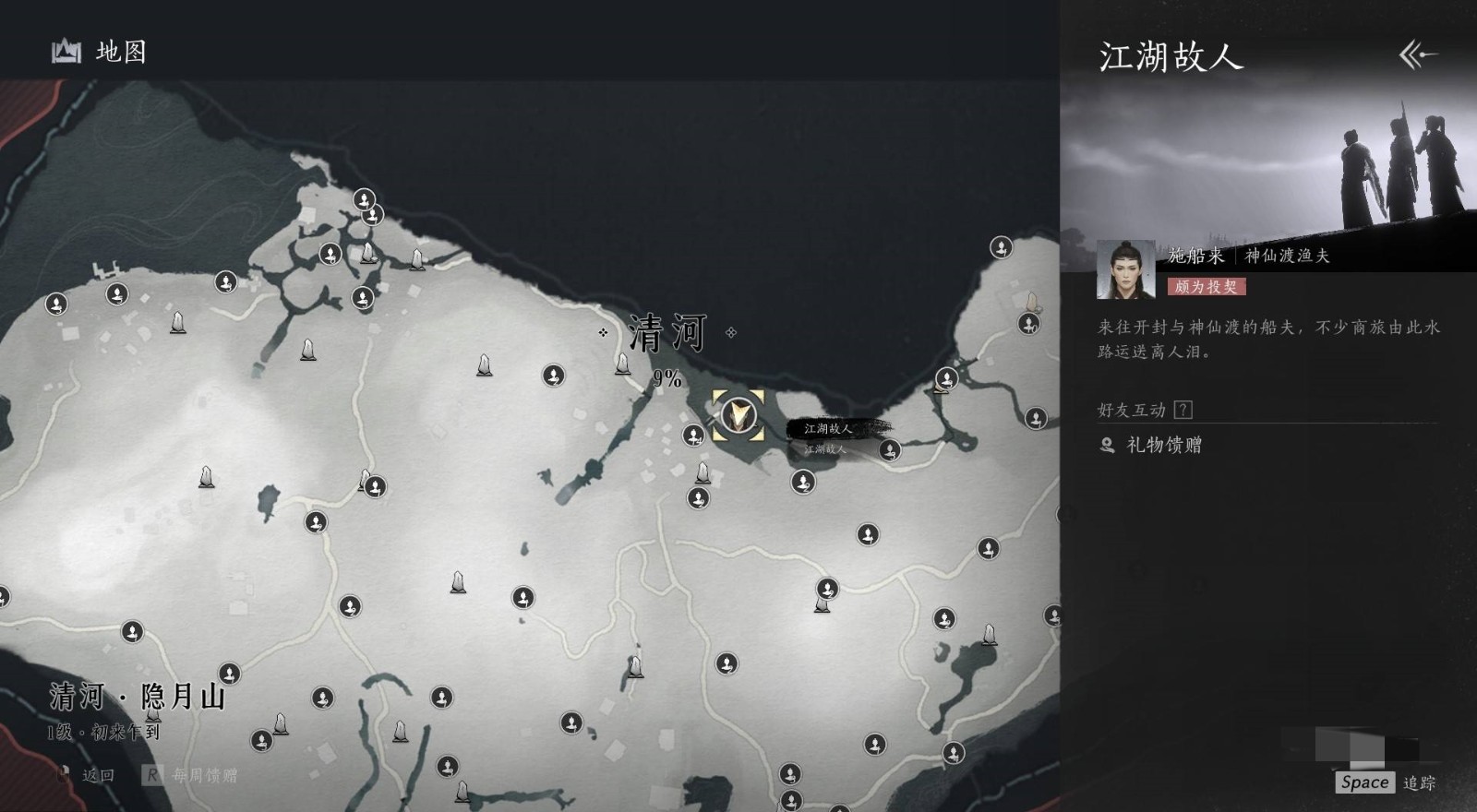This screenshot has width=1477, height=812.
Task: Click the 江湖故人 label on the map
Action: [x=828, y=429]
